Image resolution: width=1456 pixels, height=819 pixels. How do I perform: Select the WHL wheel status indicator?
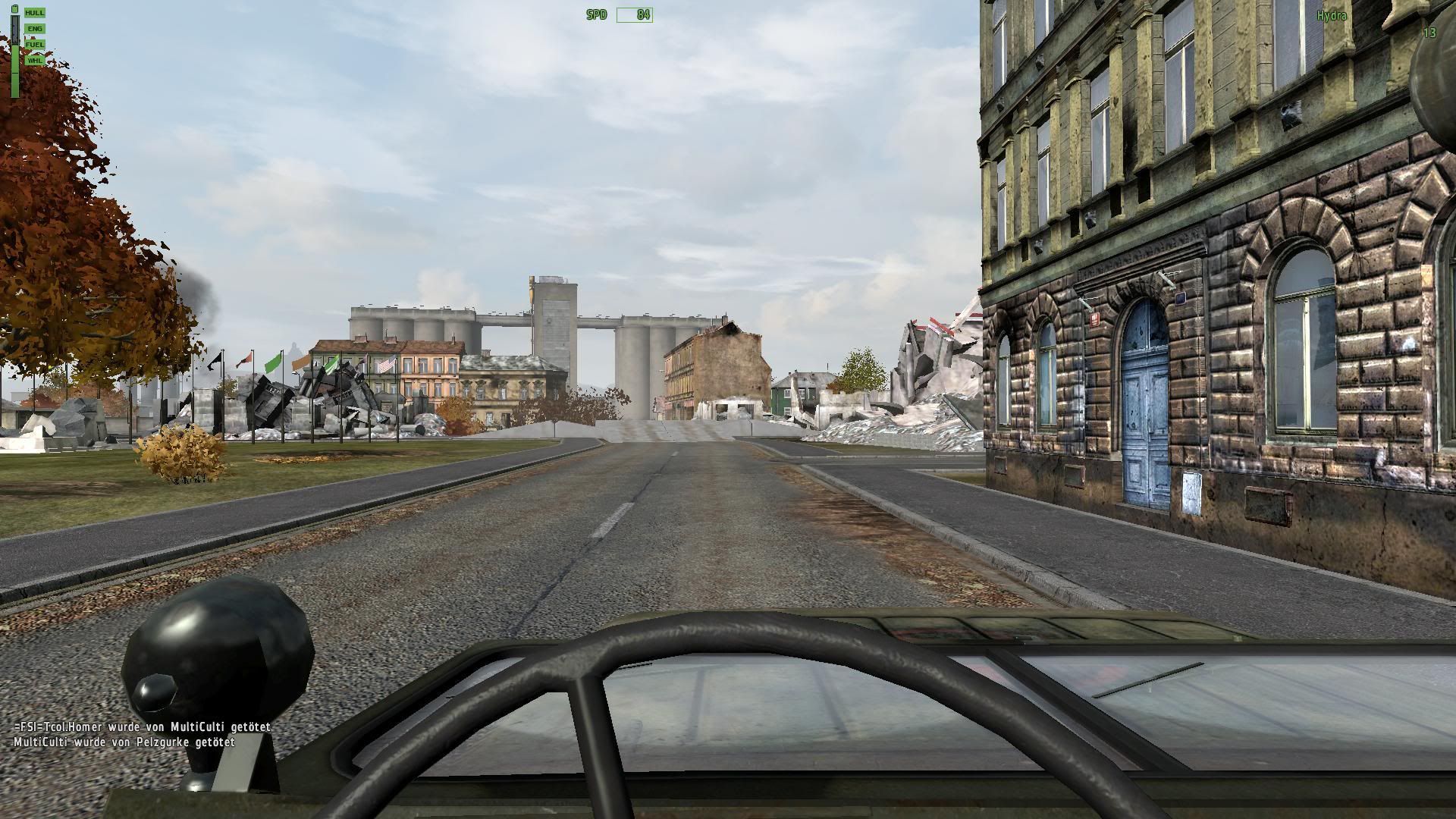tap(35, 61)
